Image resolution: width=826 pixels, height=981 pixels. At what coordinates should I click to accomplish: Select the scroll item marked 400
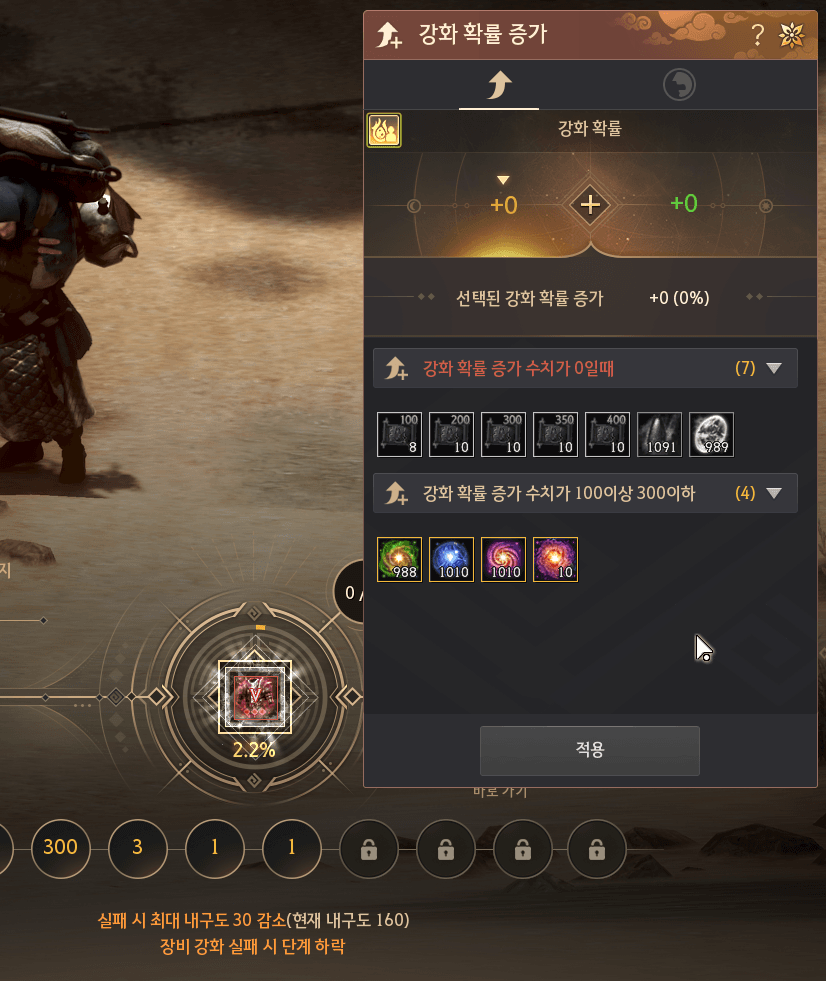point(607,434)
